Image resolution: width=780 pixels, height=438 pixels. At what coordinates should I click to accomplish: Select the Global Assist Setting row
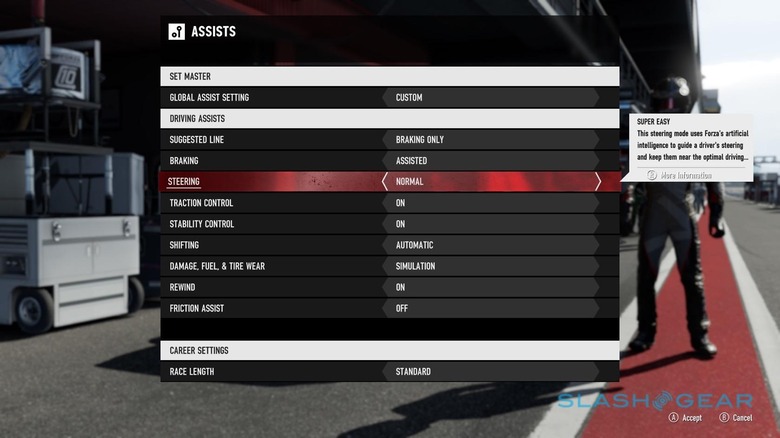(x=389, y=98)
